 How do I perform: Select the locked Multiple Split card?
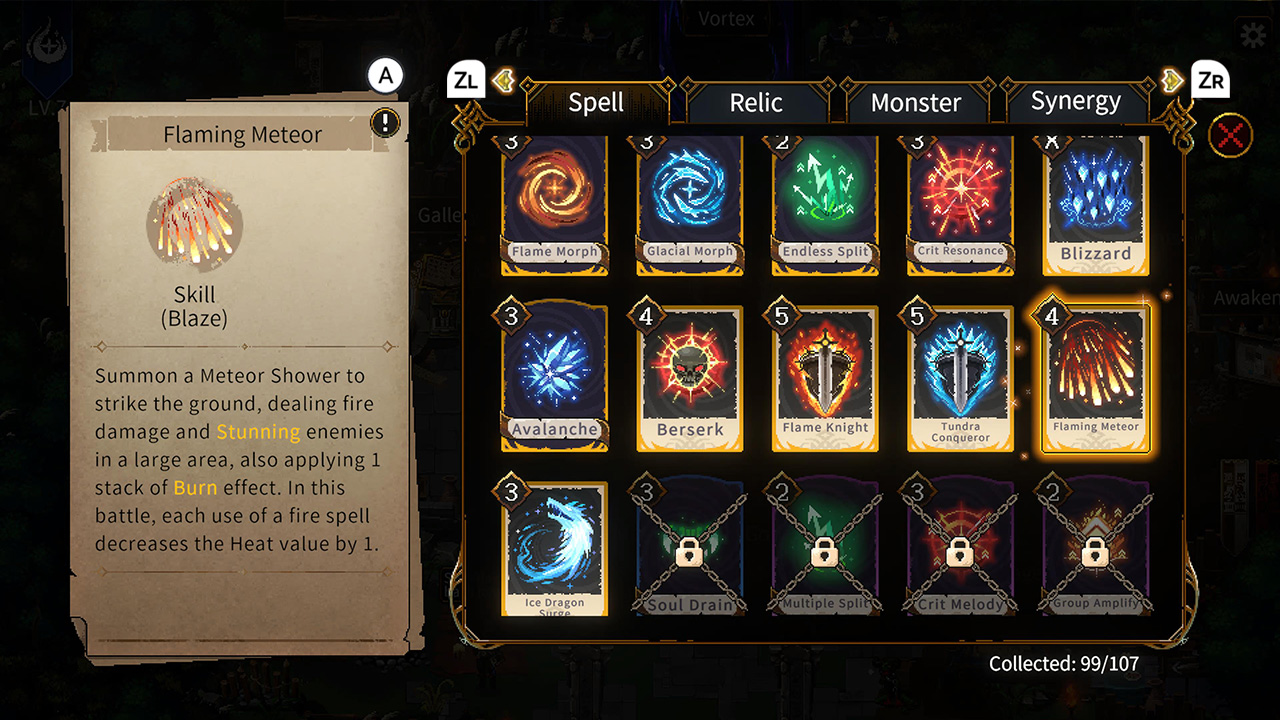click(x=825, y=548)
